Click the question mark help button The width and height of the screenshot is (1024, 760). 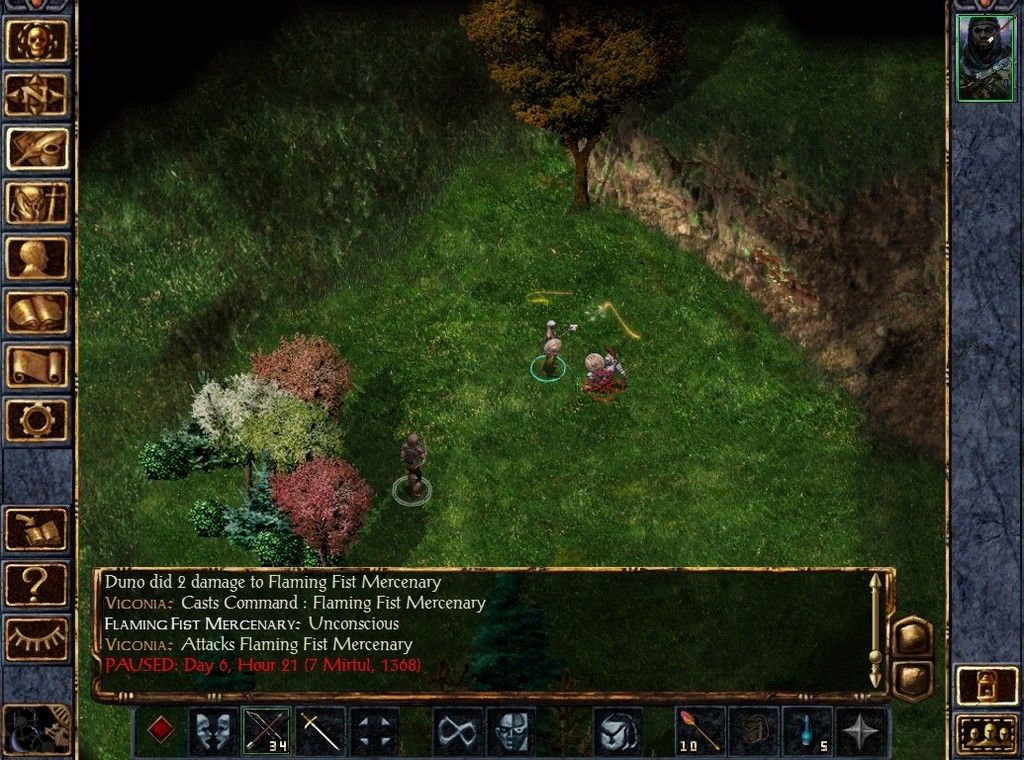click(x=38, y=585)
